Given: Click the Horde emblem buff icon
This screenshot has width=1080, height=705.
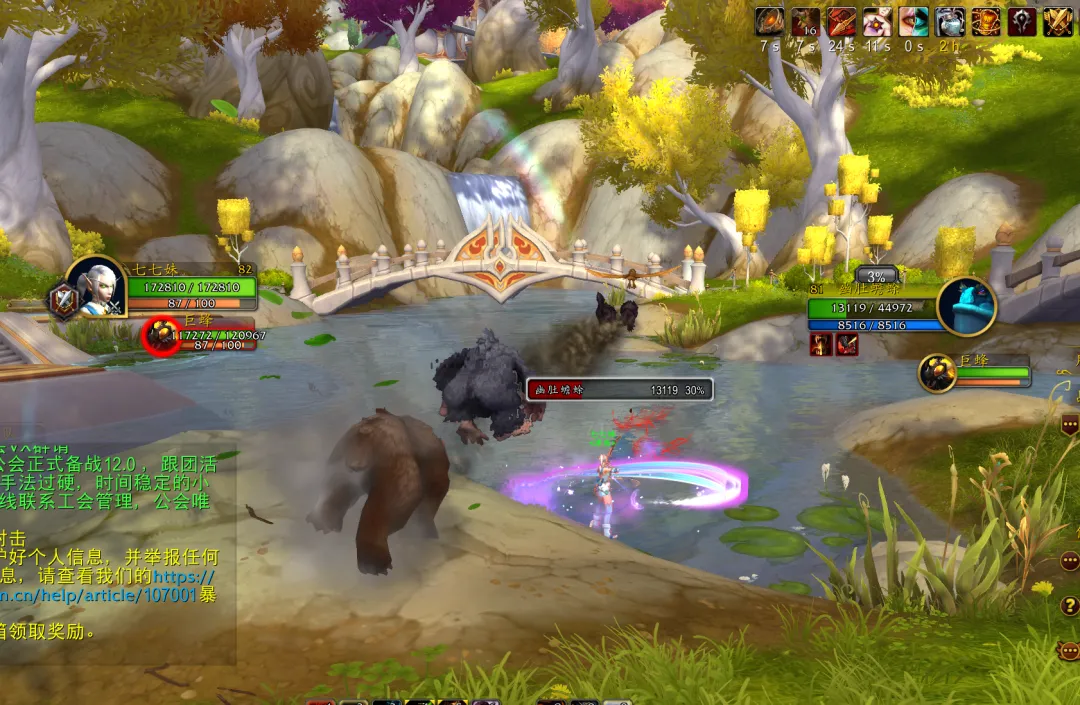Looking at the screenshot, I should pos(1022,21).
